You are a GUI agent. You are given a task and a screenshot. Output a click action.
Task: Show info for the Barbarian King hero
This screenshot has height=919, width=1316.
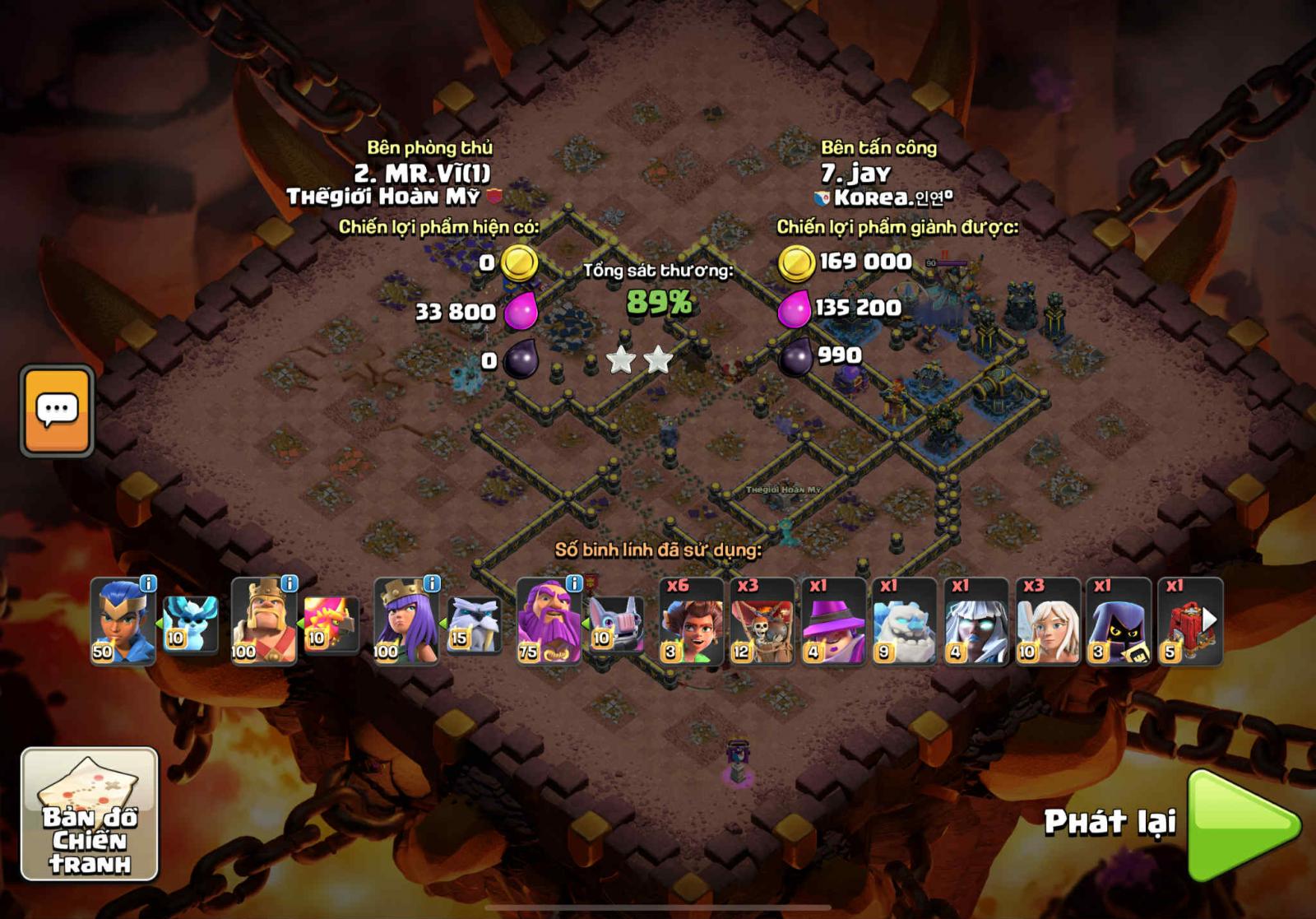click(x=290, y=584)
